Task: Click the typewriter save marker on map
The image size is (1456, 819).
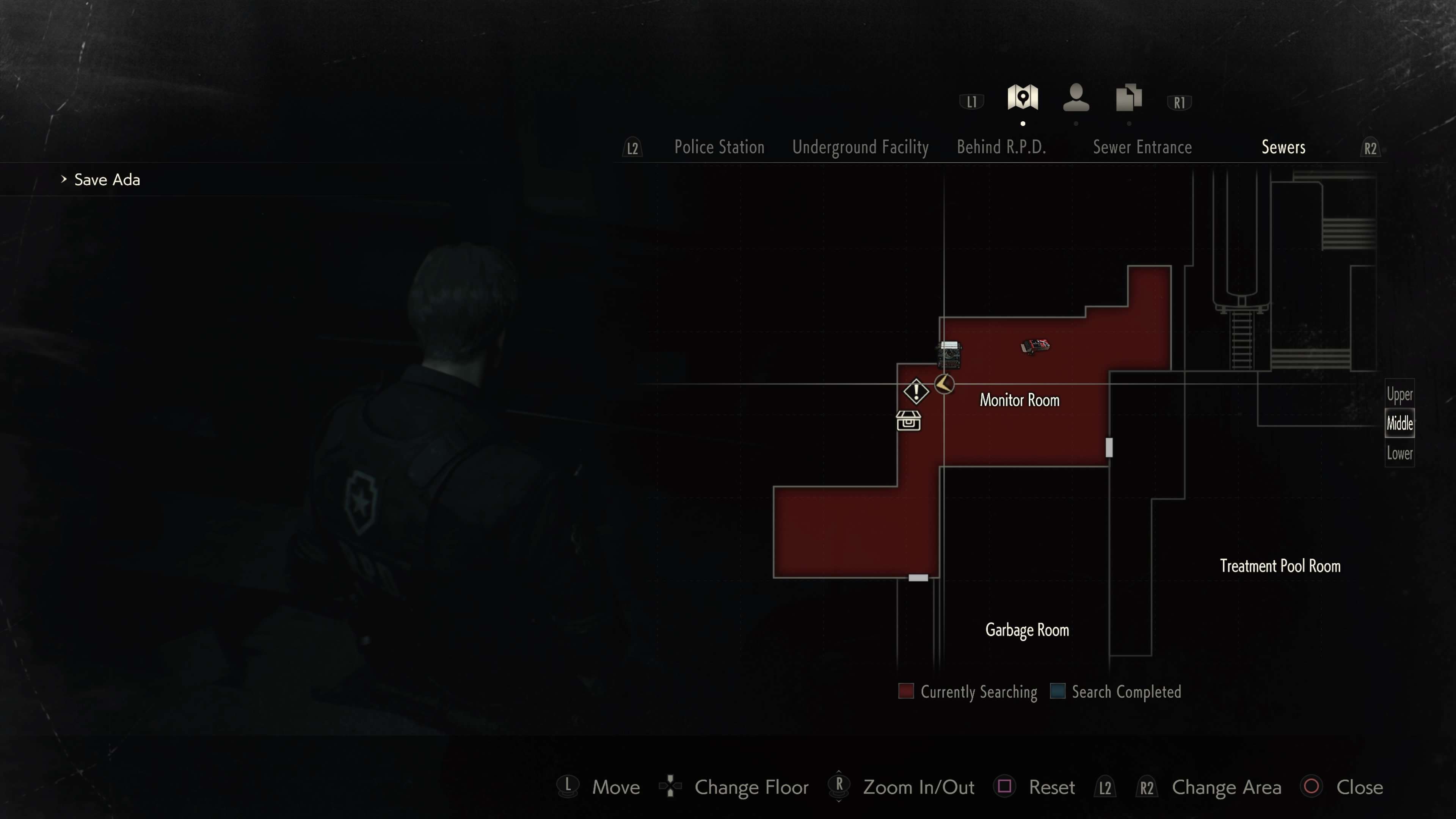Action: coord(949,355)
